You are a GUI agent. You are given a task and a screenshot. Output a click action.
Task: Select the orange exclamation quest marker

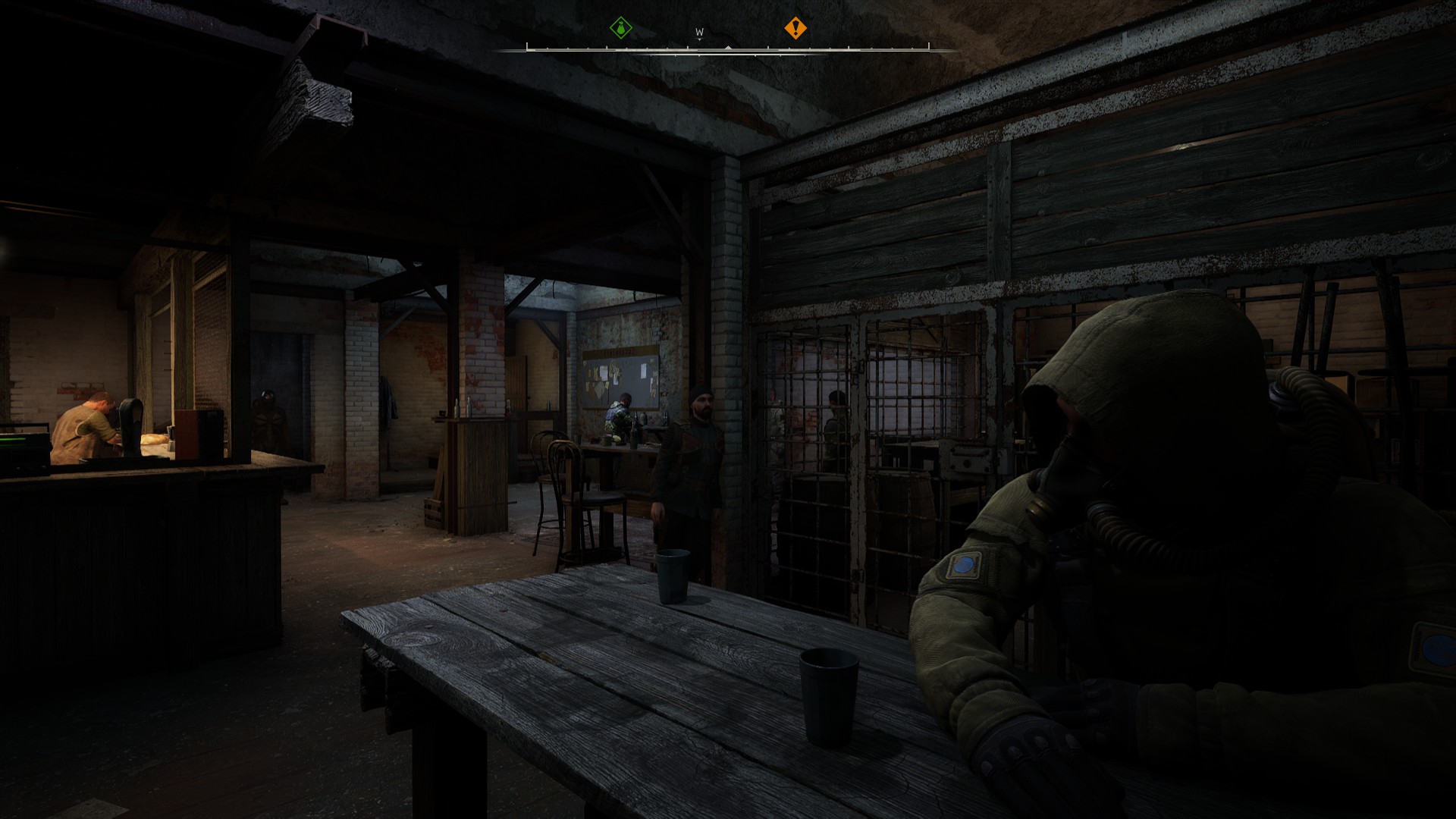[x=795, y=29]
